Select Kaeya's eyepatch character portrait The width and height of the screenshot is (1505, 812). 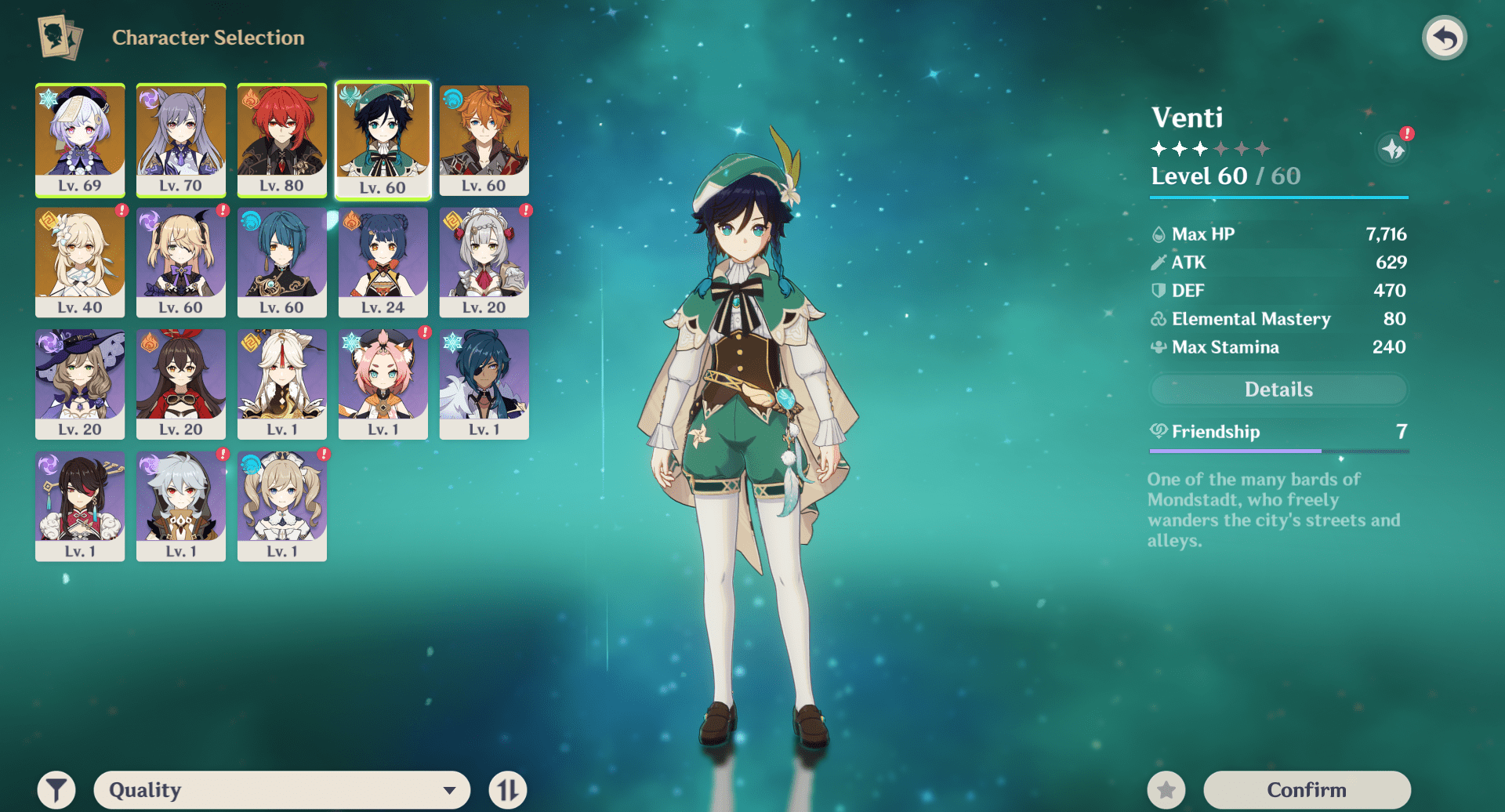coord(484,384)
